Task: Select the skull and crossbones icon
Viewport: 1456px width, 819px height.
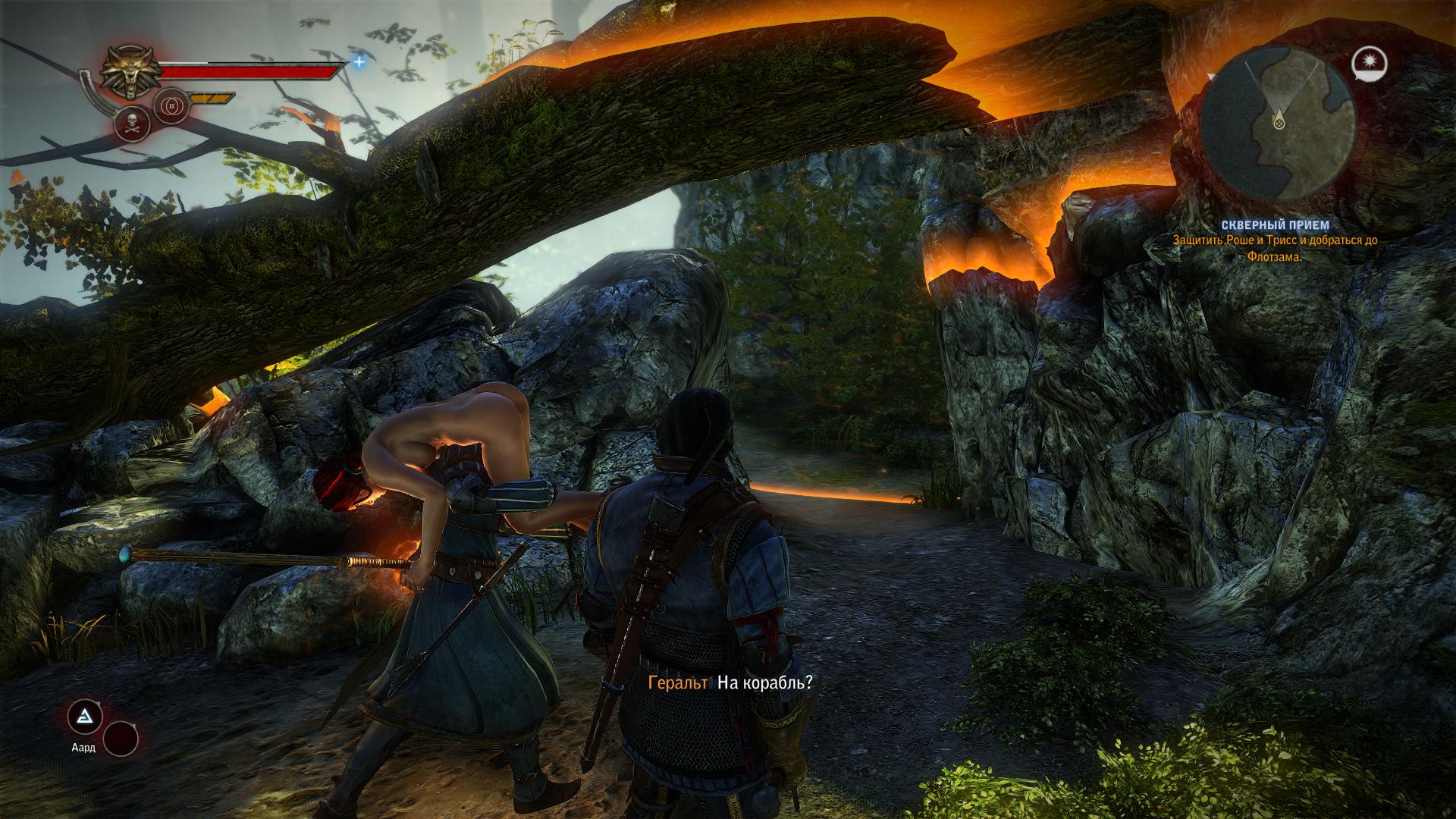Action: pyautogui.click(x=130, y=125)
